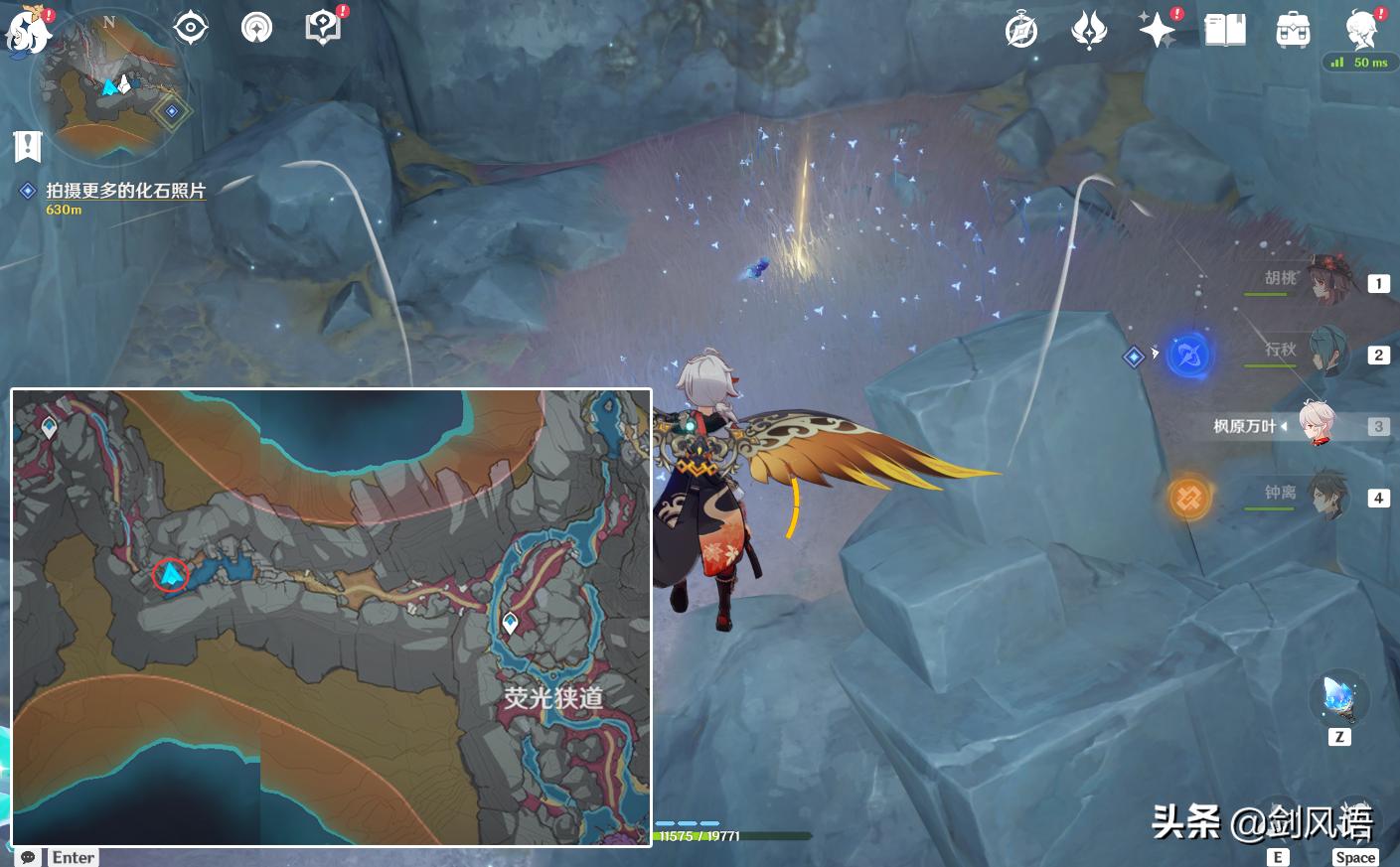Open the backpack inventory

point(1293,31)
